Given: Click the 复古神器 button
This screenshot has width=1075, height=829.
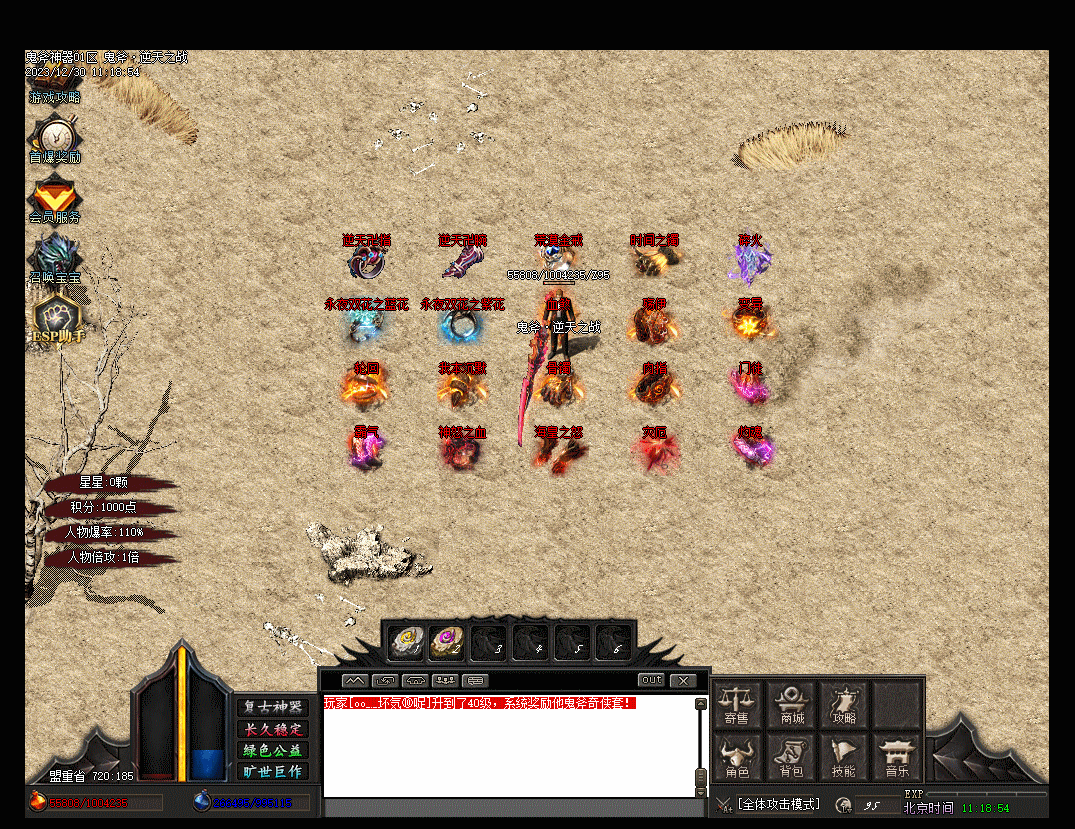Looking at the screenshot, I should point(272,707).
